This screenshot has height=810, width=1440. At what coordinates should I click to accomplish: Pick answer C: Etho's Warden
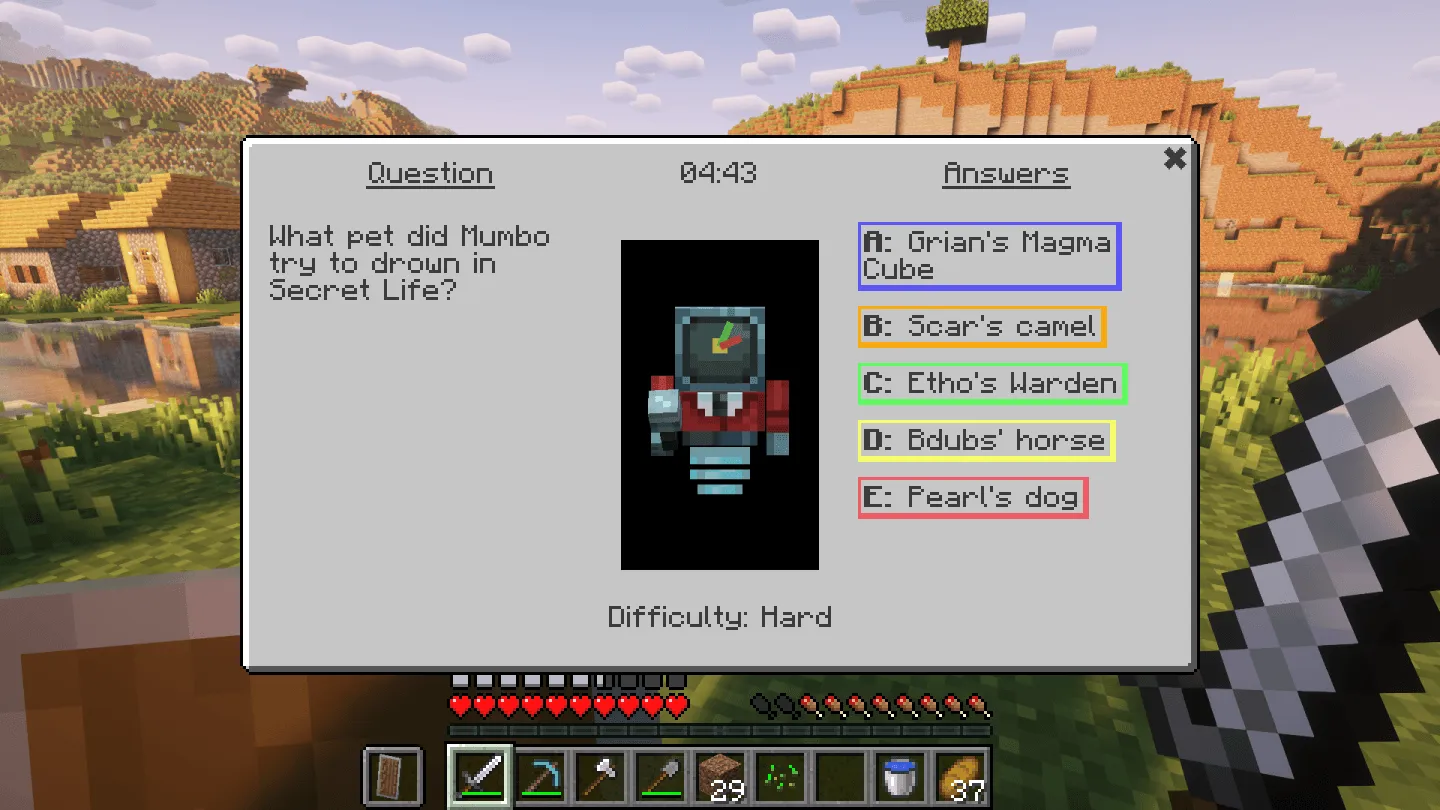pyautogui.click(x=991, y=383)
